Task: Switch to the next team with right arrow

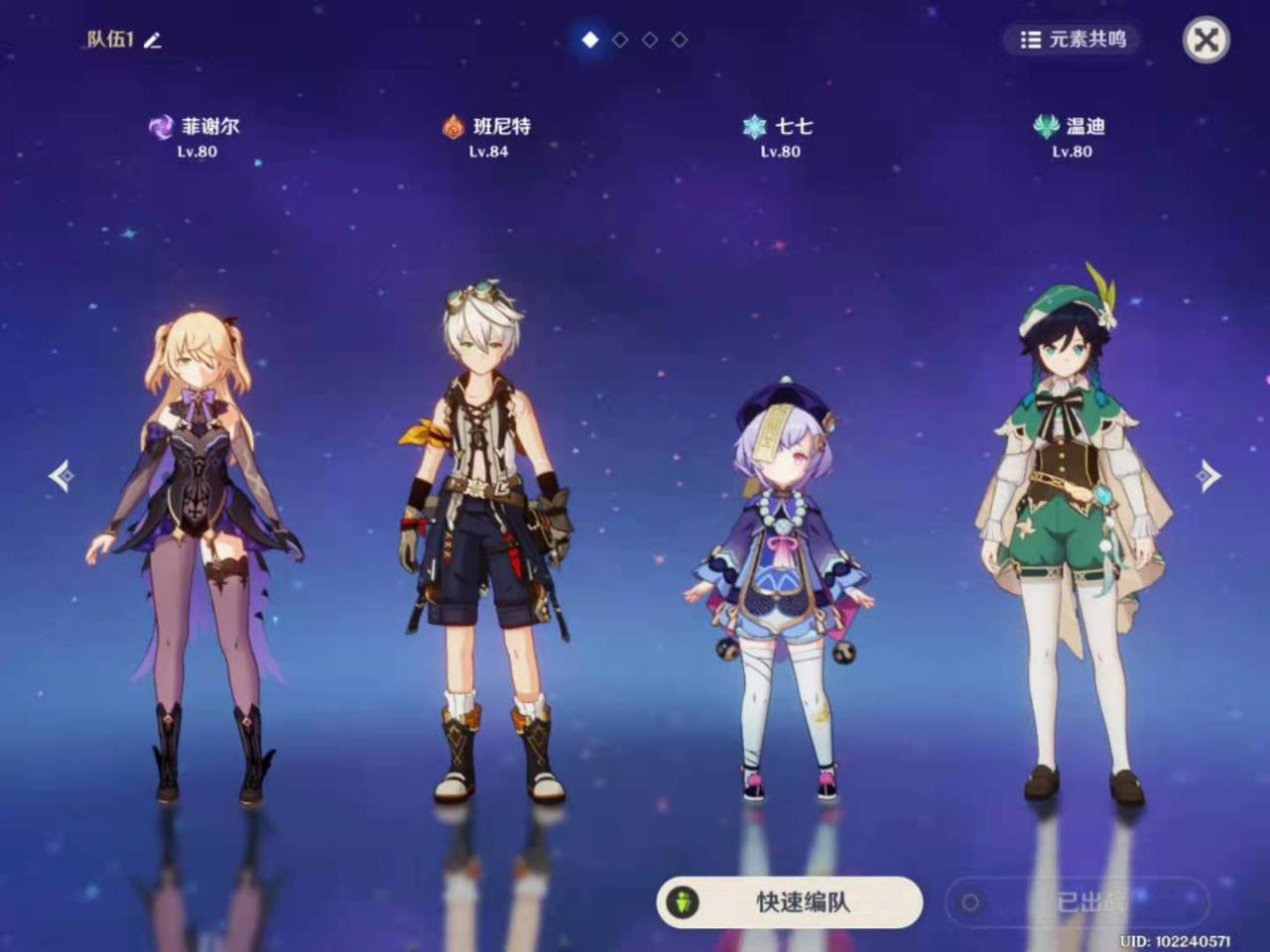Action: (x=1207, y=476)
